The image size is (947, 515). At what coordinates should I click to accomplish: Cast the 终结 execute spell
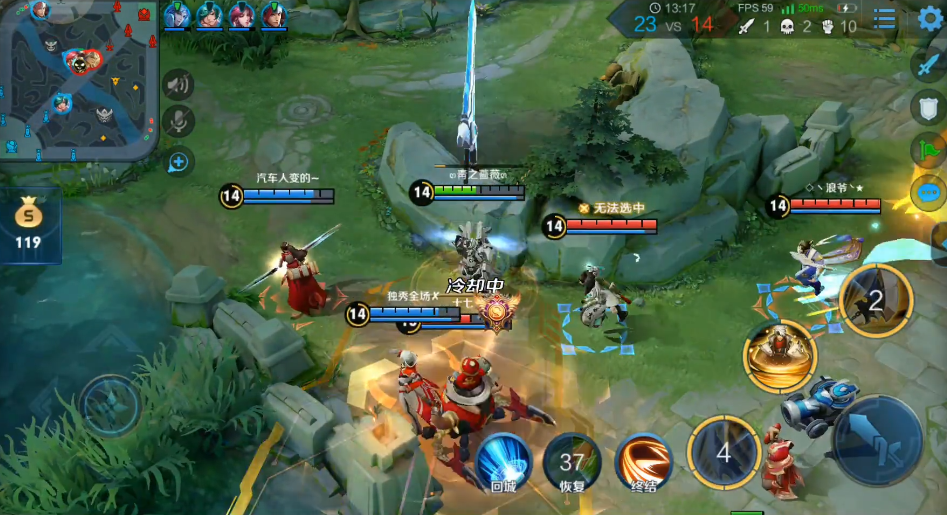point(643,462)
